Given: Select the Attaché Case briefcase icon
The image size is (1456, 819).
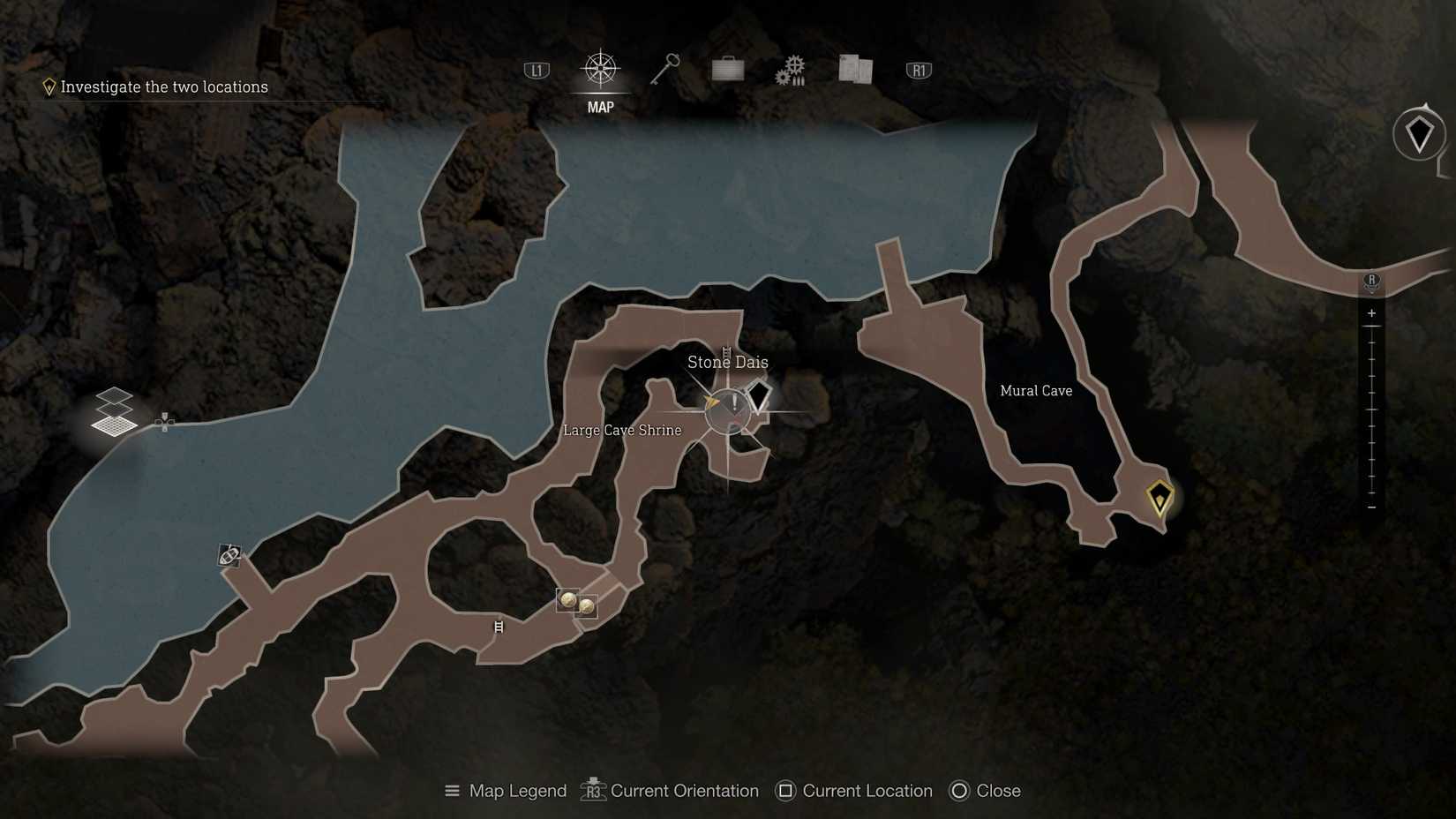Looking at the screenshot, I should coord(725,69).
